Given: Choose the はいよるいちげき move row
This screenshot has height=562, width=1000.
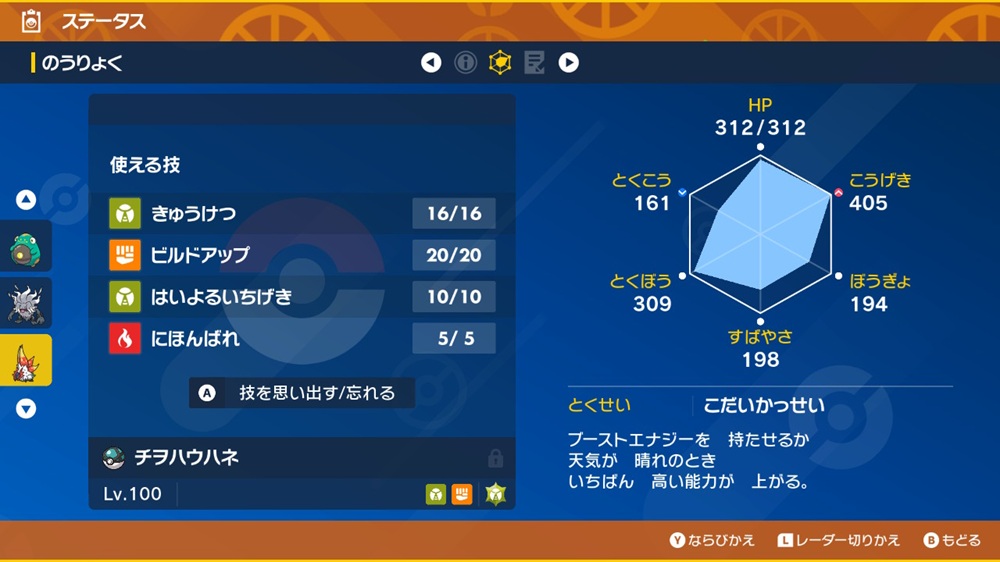Looking at the screenshot, I should point(302,297).
